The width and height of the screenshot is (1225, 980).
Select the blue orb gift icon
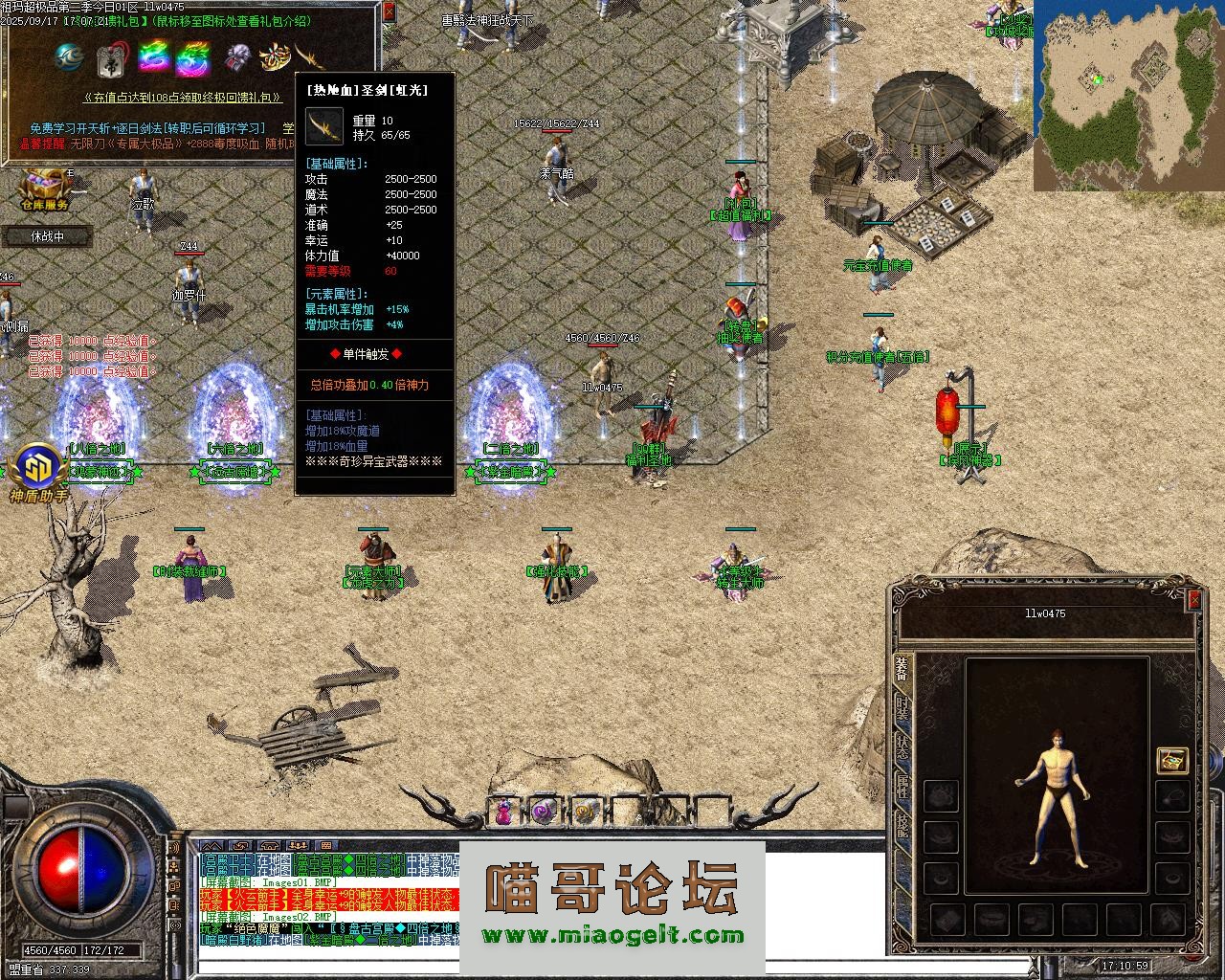(69, 57)
